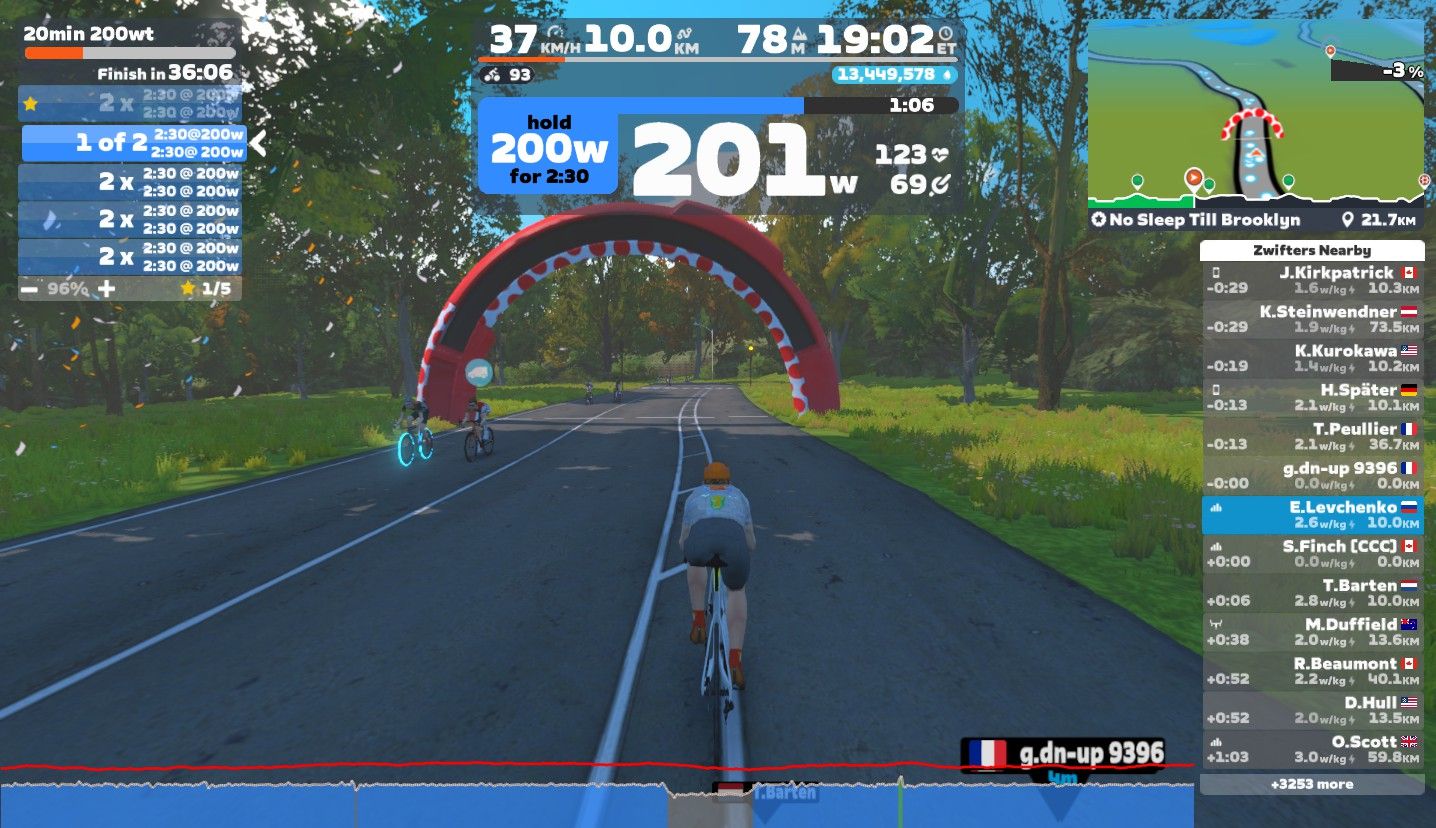Select D.Hull in the nearby list

pyautogui.click(x=1311, y=710)
